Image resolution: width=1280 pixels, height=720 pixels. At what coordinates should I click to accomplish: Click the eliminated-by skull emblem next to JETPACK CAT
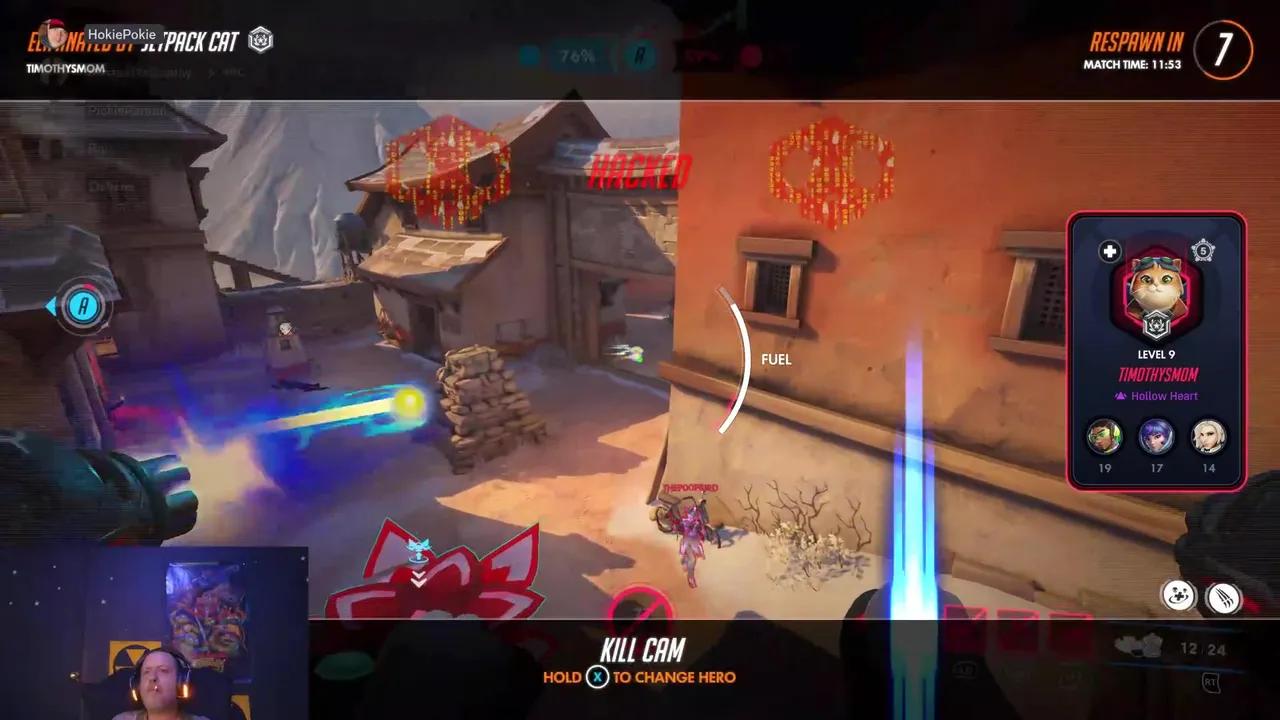[x=260, y=42]
